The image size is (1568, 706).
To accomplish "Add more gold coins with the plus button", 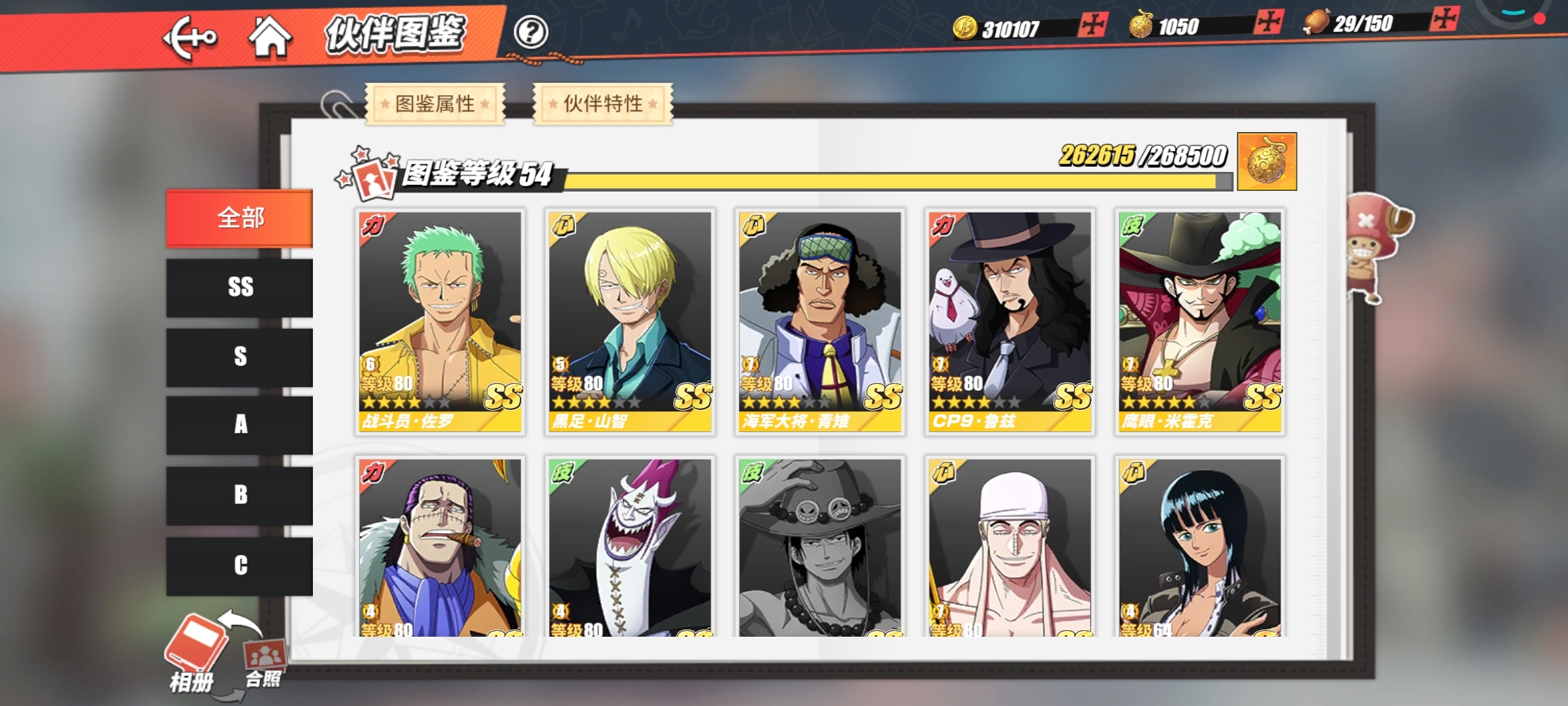I will pos(1092,25).
